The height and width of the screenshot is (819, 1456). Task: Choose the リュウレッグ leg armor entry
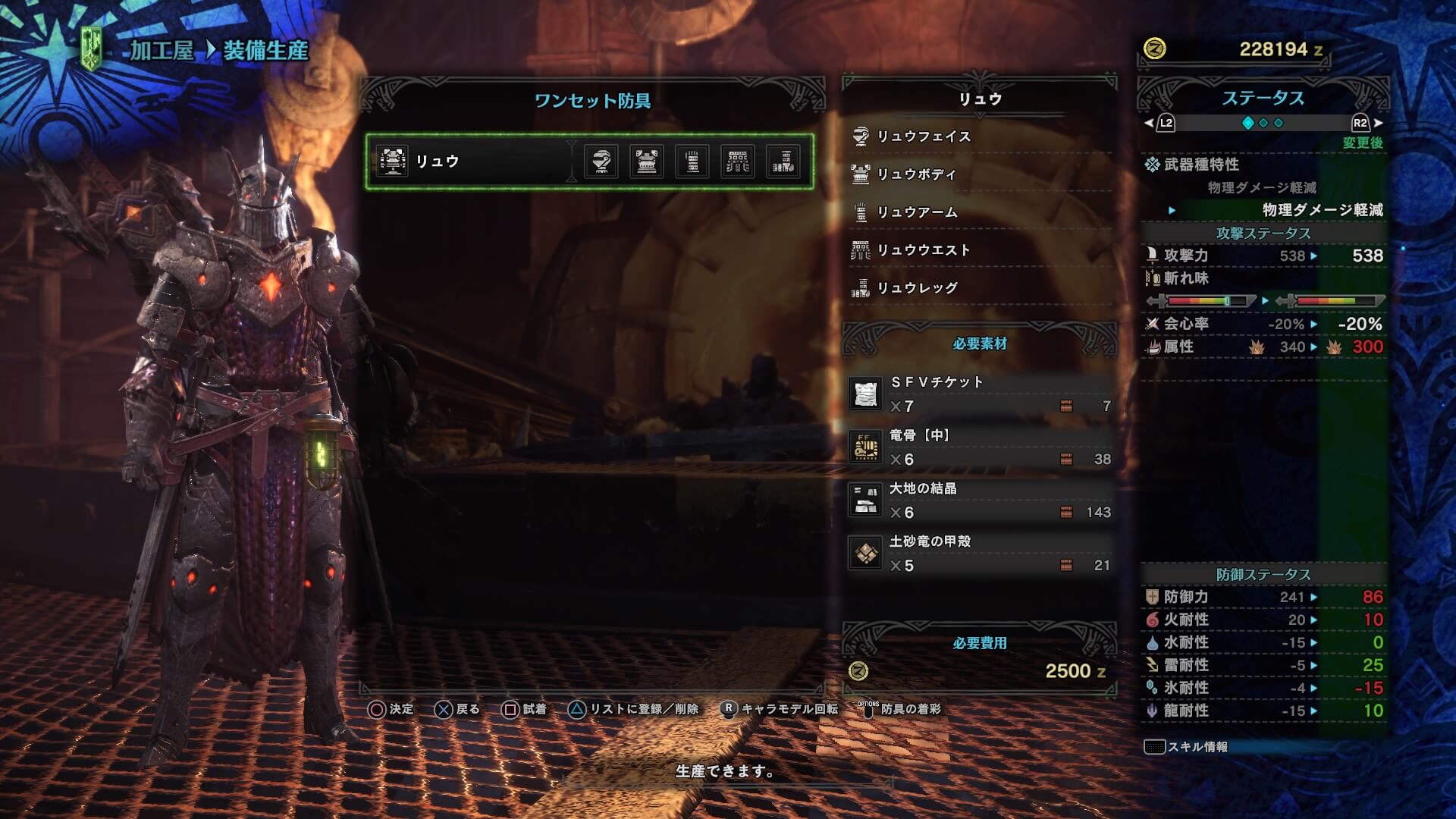[x=917, y=288]
